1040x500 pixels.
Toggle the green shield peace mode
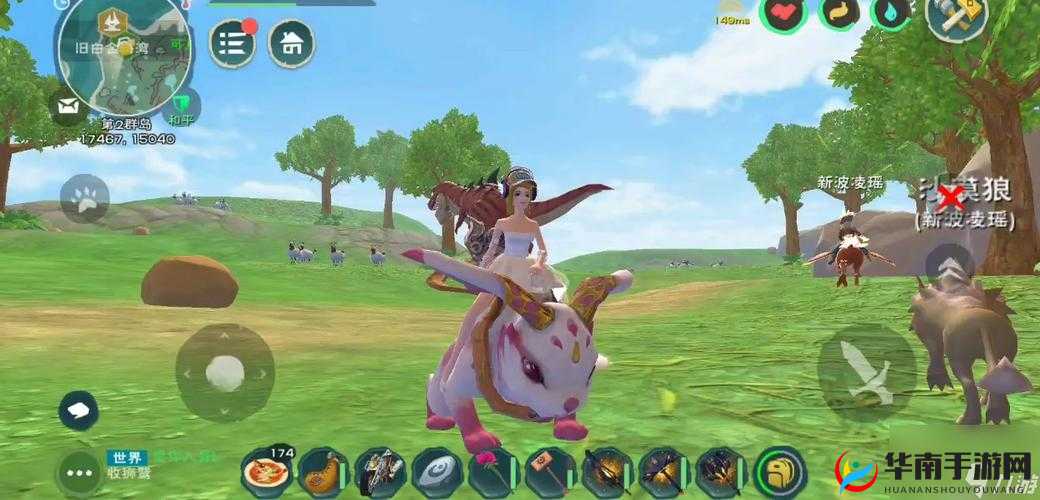pos(182,105)
